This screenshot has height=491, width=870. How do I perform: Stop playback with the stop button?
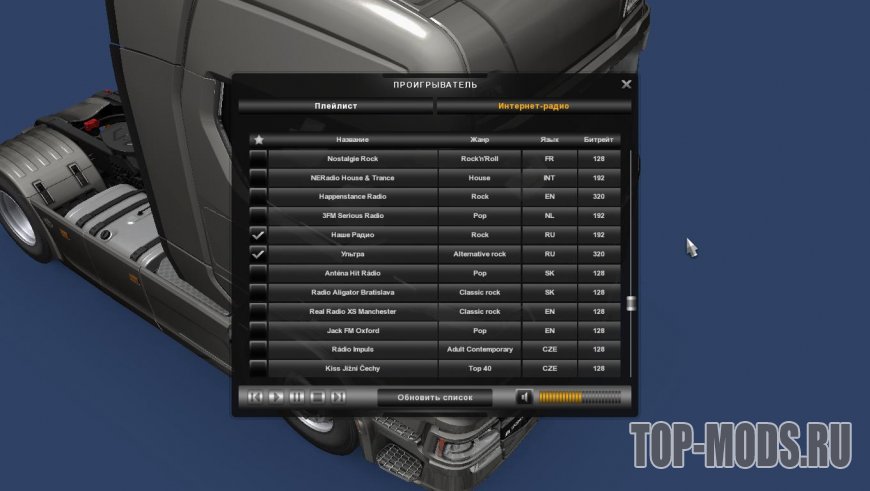pyautogui.click(x=318, y=397)
